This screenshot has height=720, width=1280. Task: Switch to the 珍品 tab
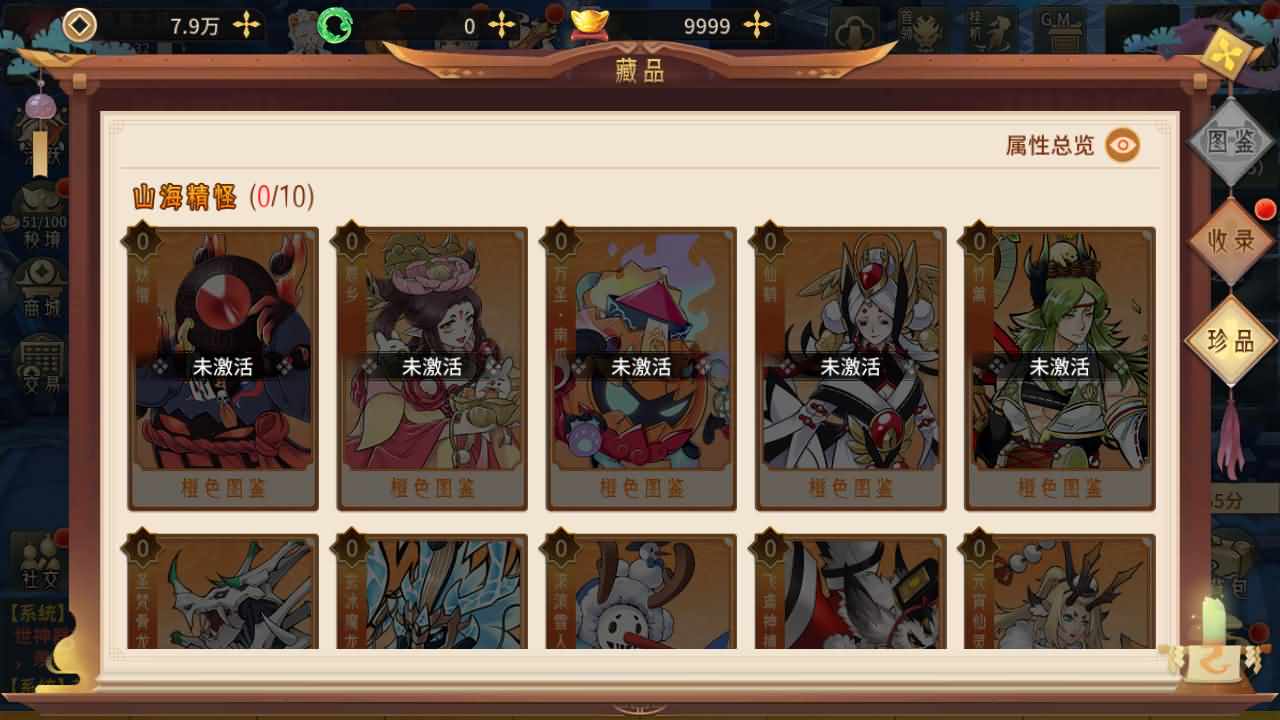(1229, 340)
